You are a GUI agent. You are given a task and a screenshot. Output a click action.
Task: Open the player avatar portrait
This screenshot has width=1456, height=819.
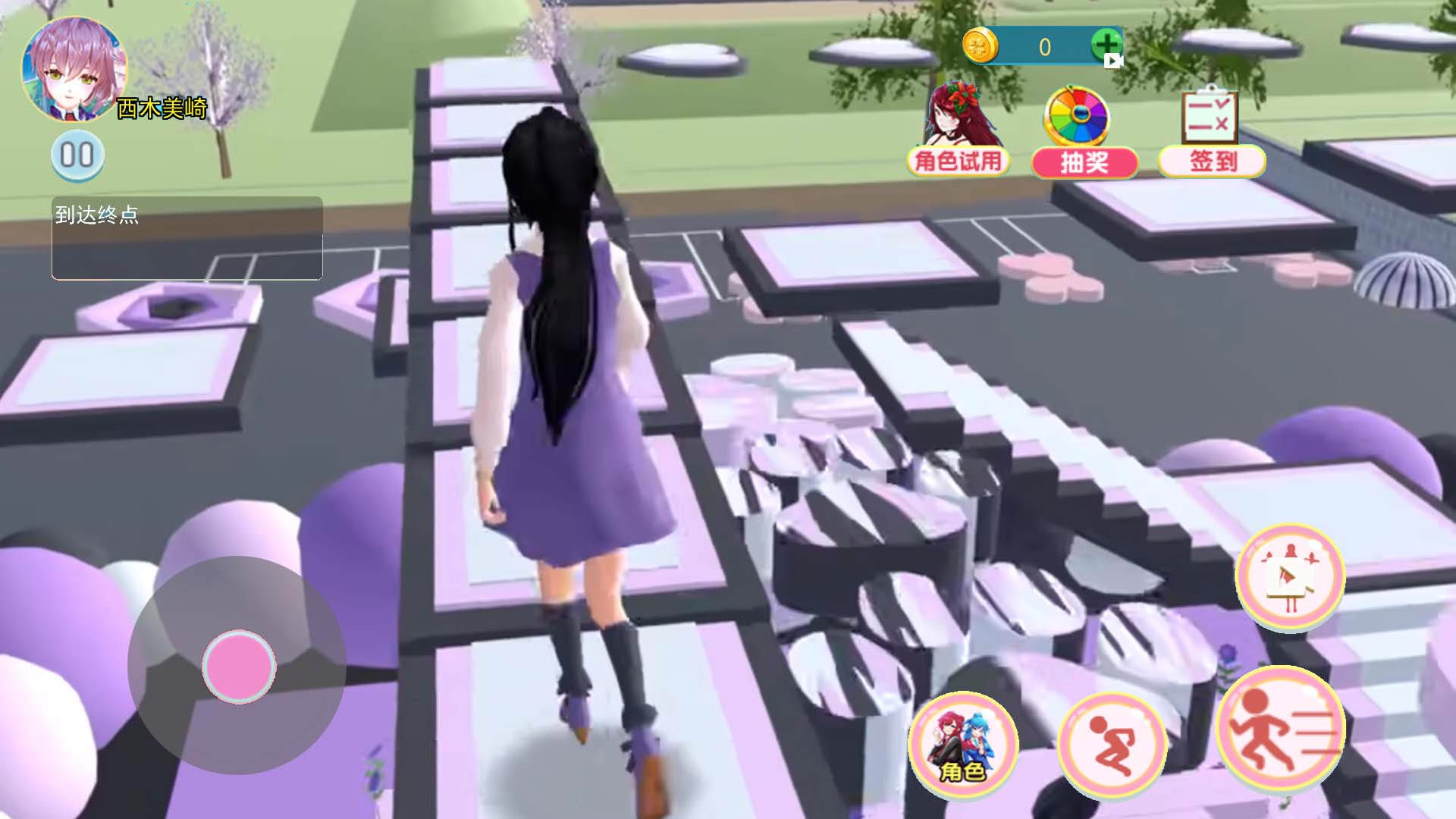74,70
